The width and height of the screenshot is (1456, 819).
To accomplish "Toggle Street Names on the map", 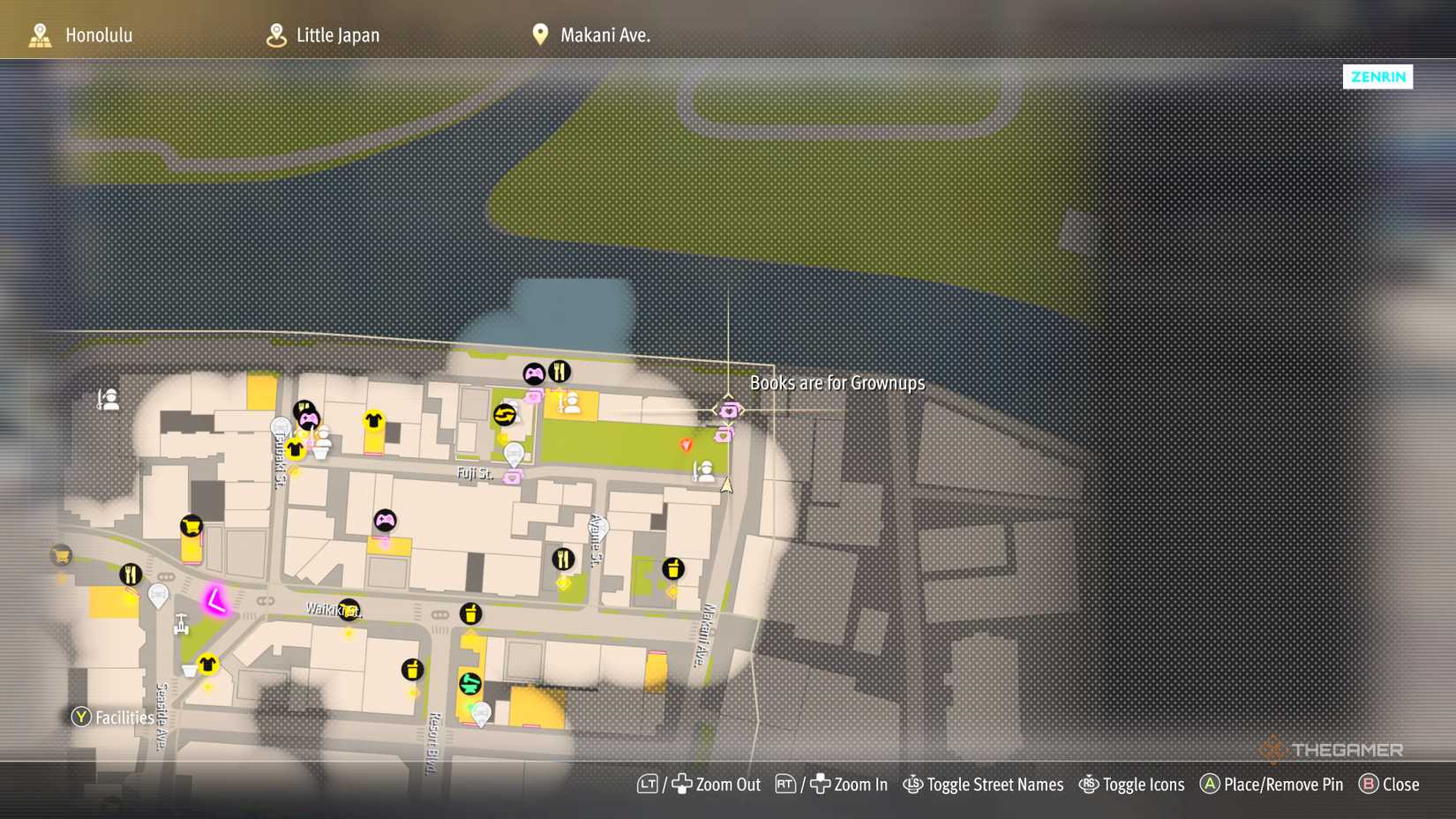I will (984, 785).
